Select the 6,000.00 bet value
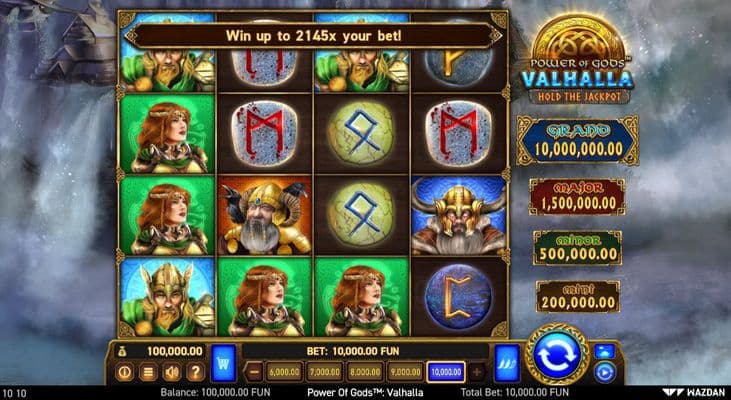 [x=284, y=371]
